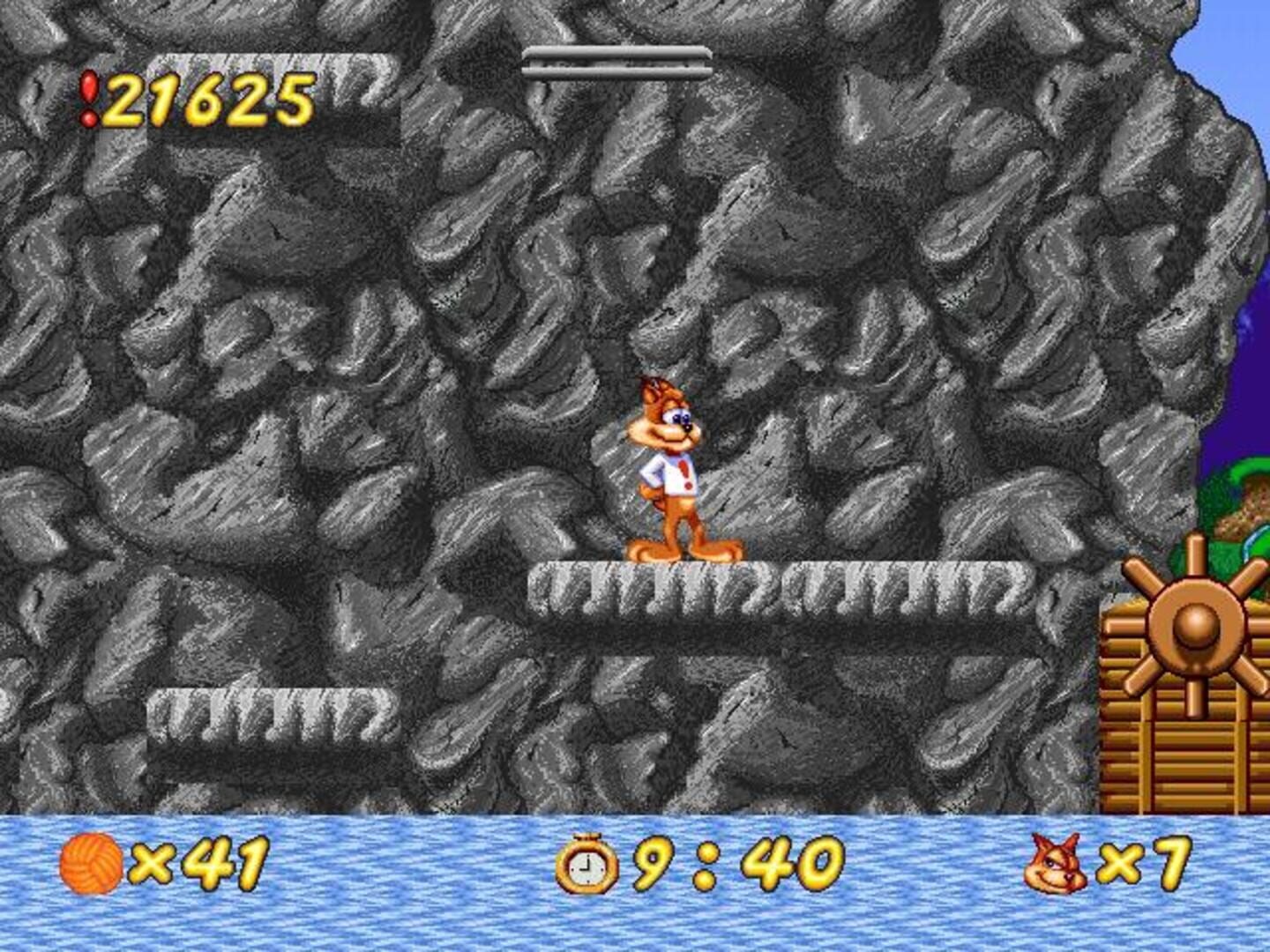Click the Bubsy lives head icon

pos(1055,864)
